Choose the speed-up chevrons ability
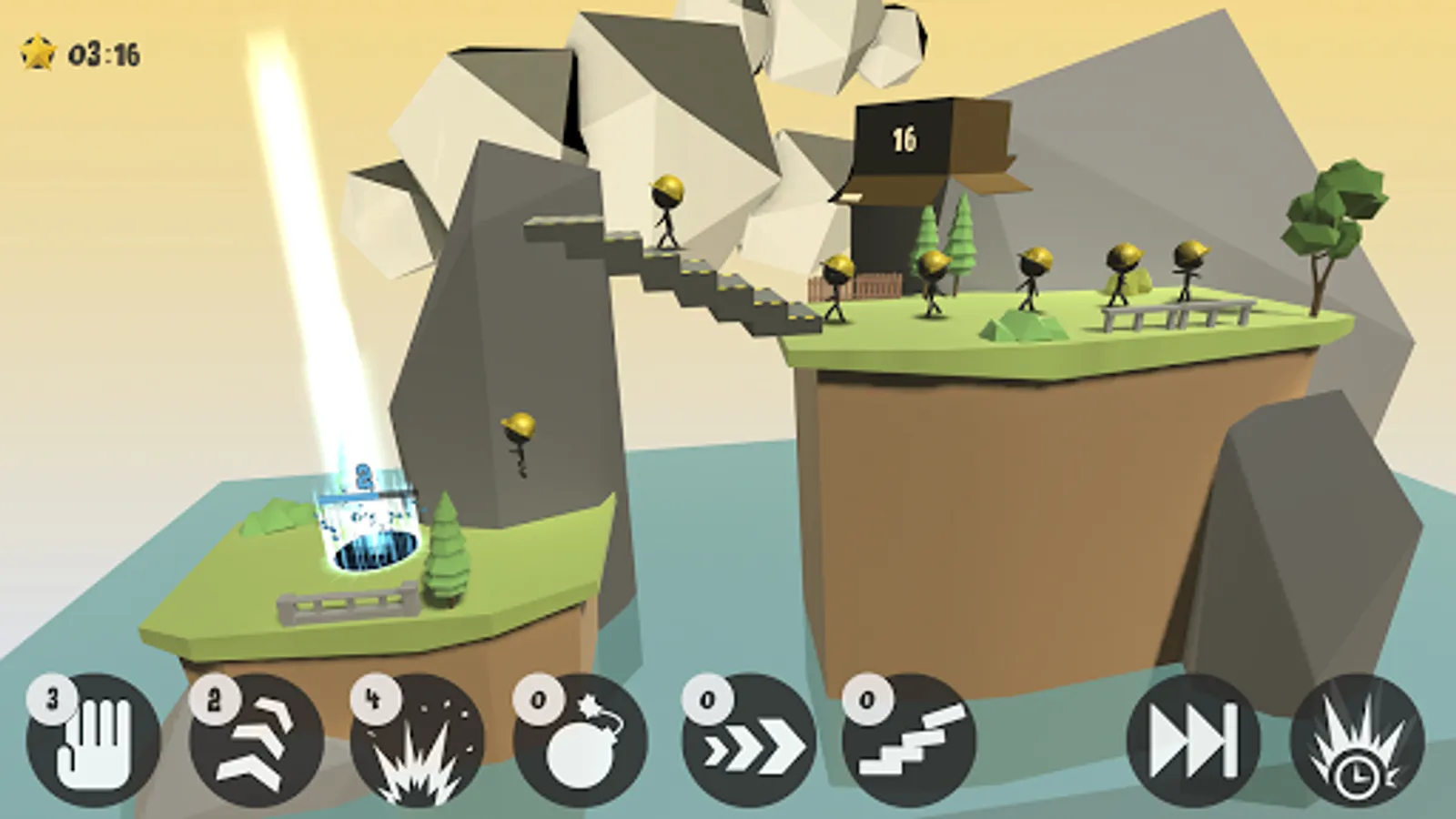Viewport: 1456px width, 819px height. pyautogui.click(x=749, y=741)
